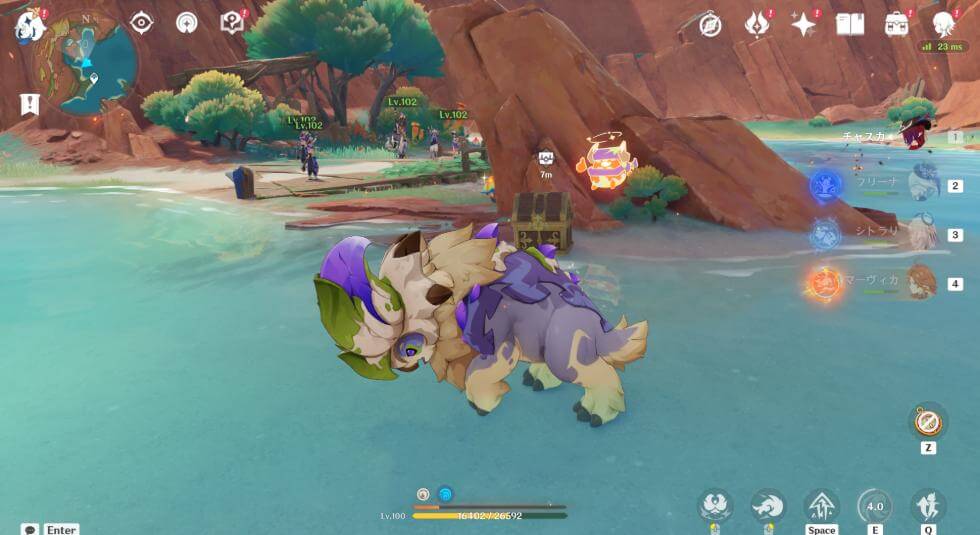Open the four-pointed star Wish icon
The width and height of the screenshot is (980, 535).
[x=804, y=24]
